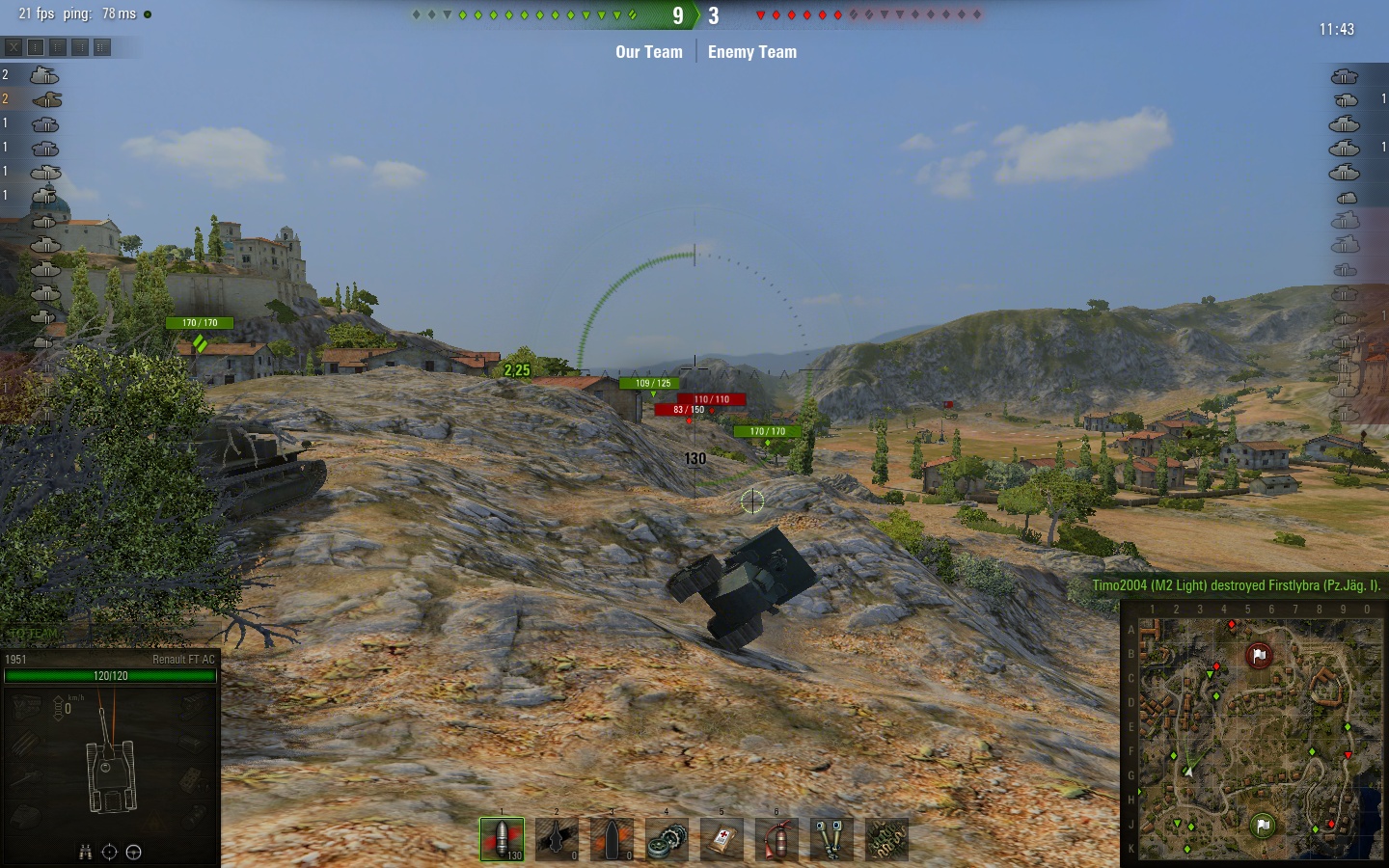Select the armor-piercing shell with 130 rounds

(502, 839)
